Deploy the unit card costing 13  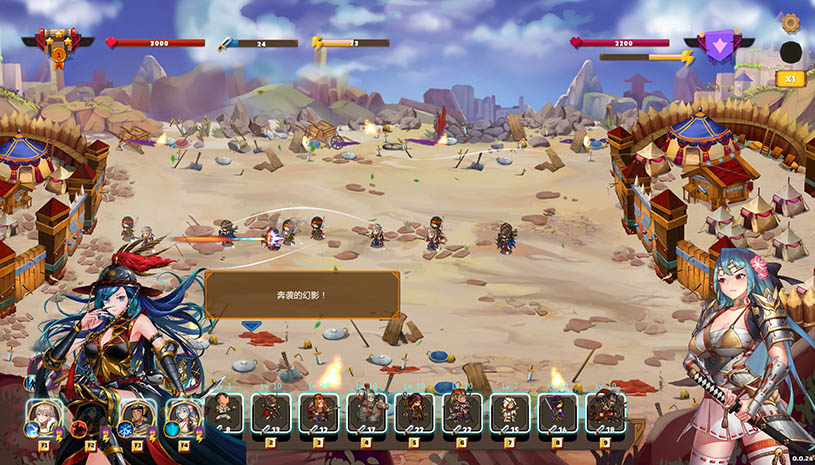click(x=271, y=413)
